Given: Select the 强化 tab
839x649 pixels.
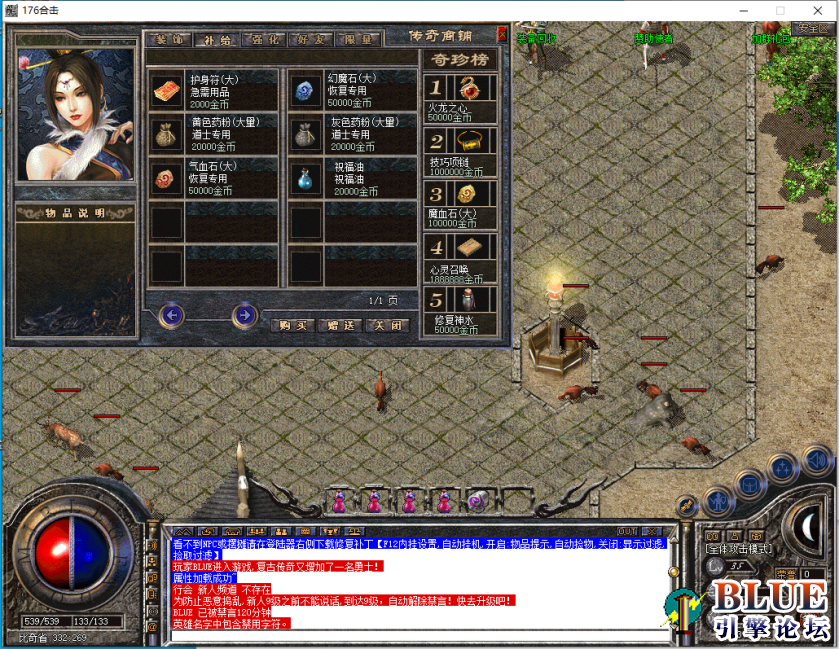Looking at the screenshot, I should coord(267,40).
